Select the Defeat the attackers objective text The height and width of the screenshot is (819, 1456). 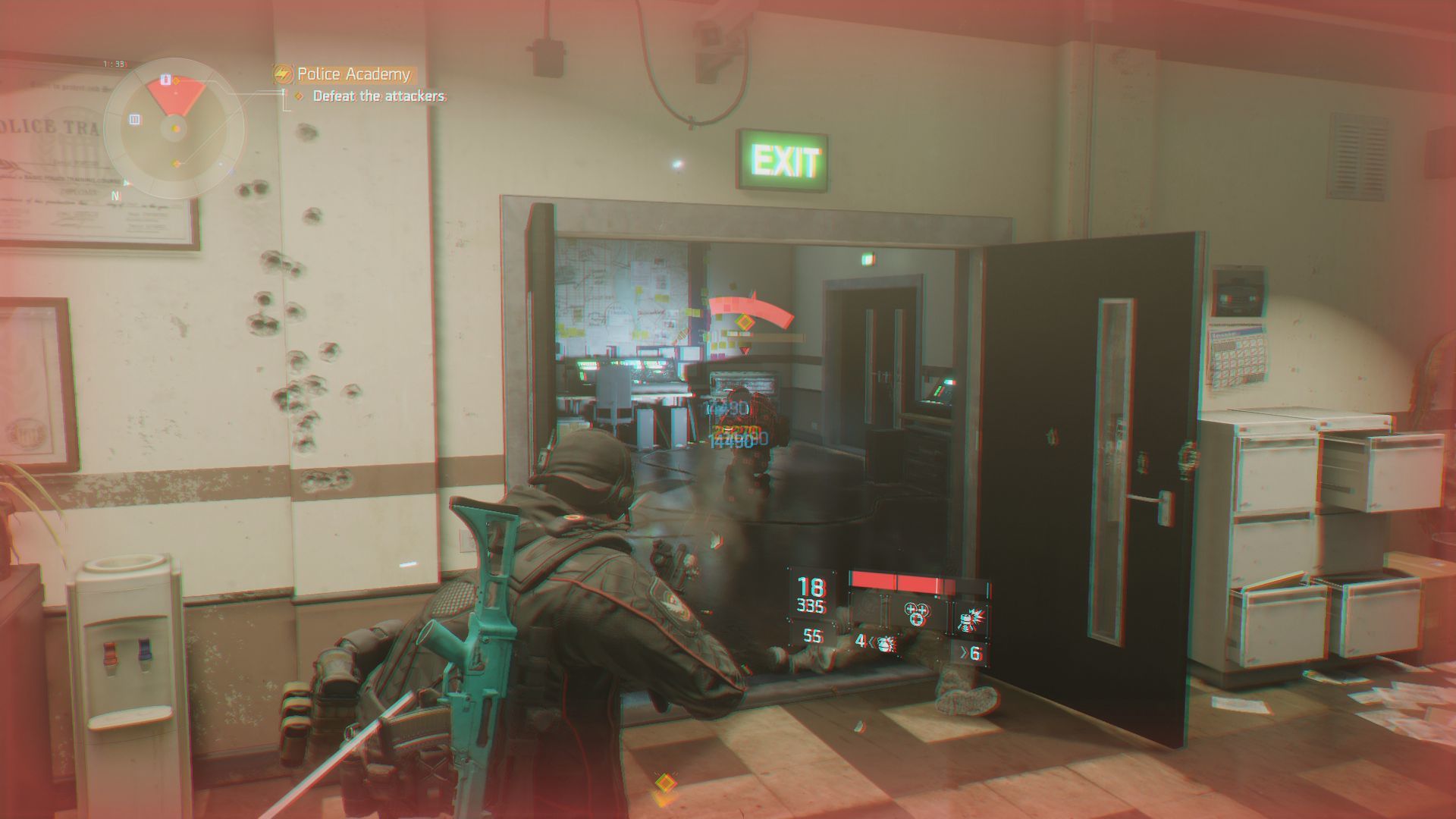tap(379, 97)
